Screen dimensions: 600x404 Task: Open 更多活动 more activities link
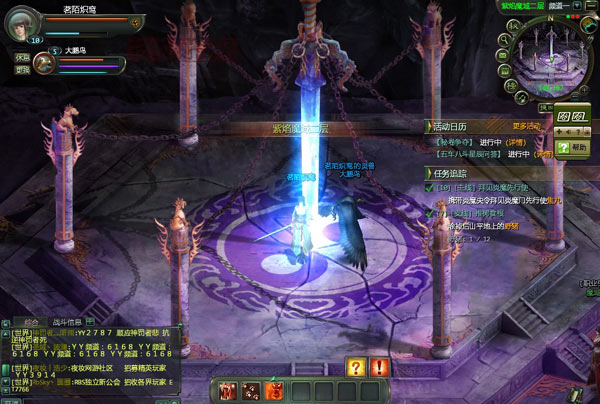[x=526, y=127]
